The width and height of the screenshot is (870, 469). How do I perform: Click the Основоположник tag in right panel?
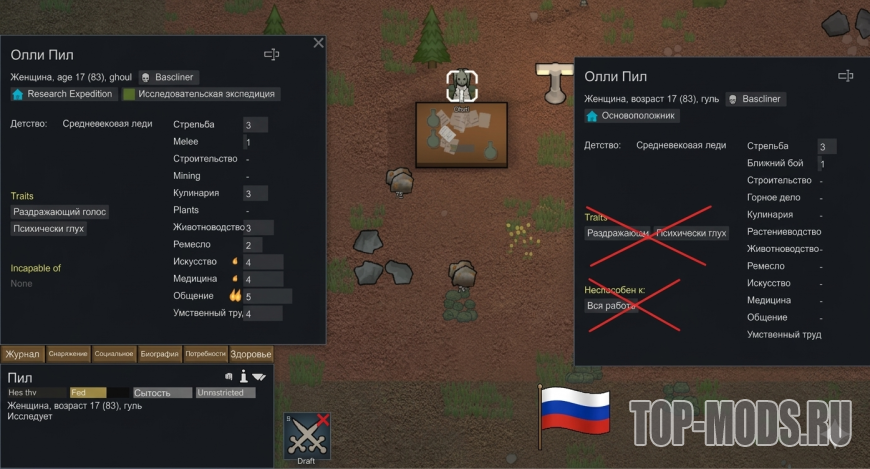coord(631,116)
